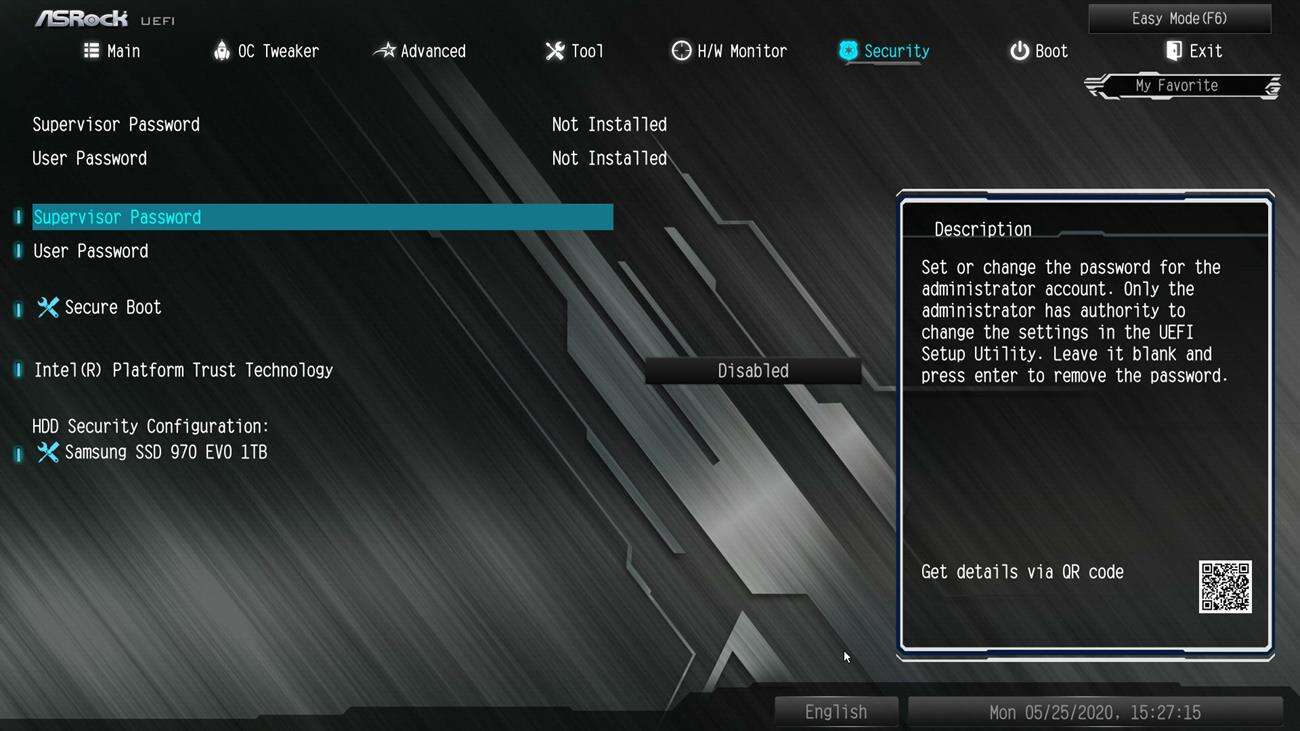This screenshot has height=731, width=1300.
Task: Open Samsung SSD 970 EVO security wrench icon
Action: tap(47, 452)
